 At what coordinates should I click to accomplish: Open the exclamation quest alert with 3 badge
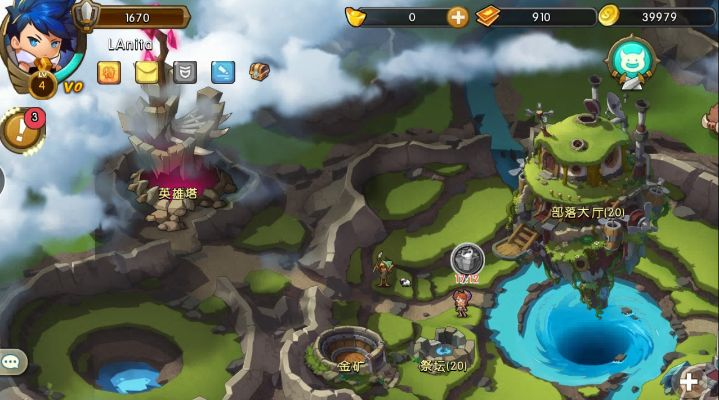click(19, 130)
